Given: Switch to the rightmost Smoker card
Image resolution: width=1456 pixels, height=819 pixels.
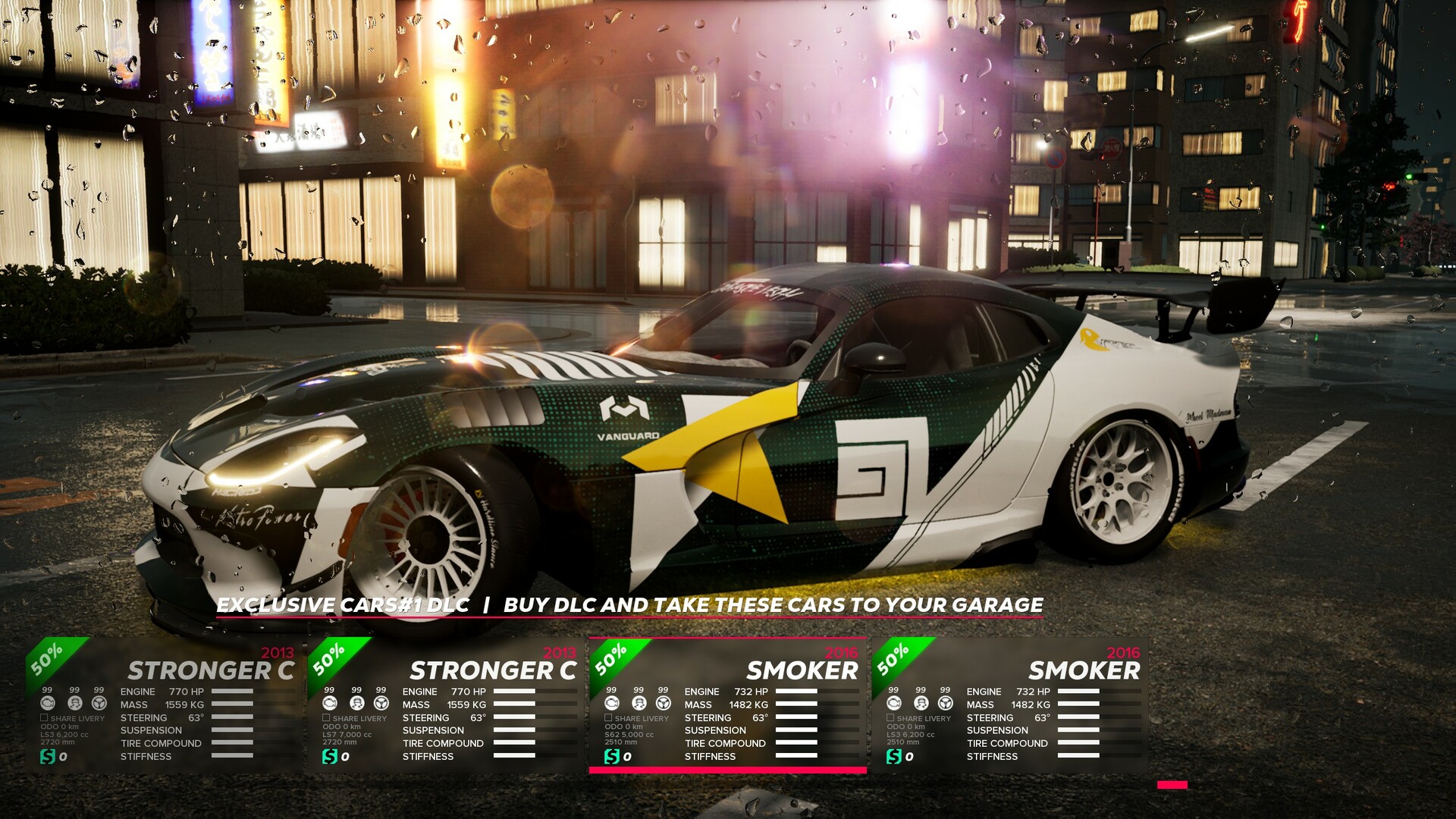Looking at the screenshot, I should coord(1084,671).
